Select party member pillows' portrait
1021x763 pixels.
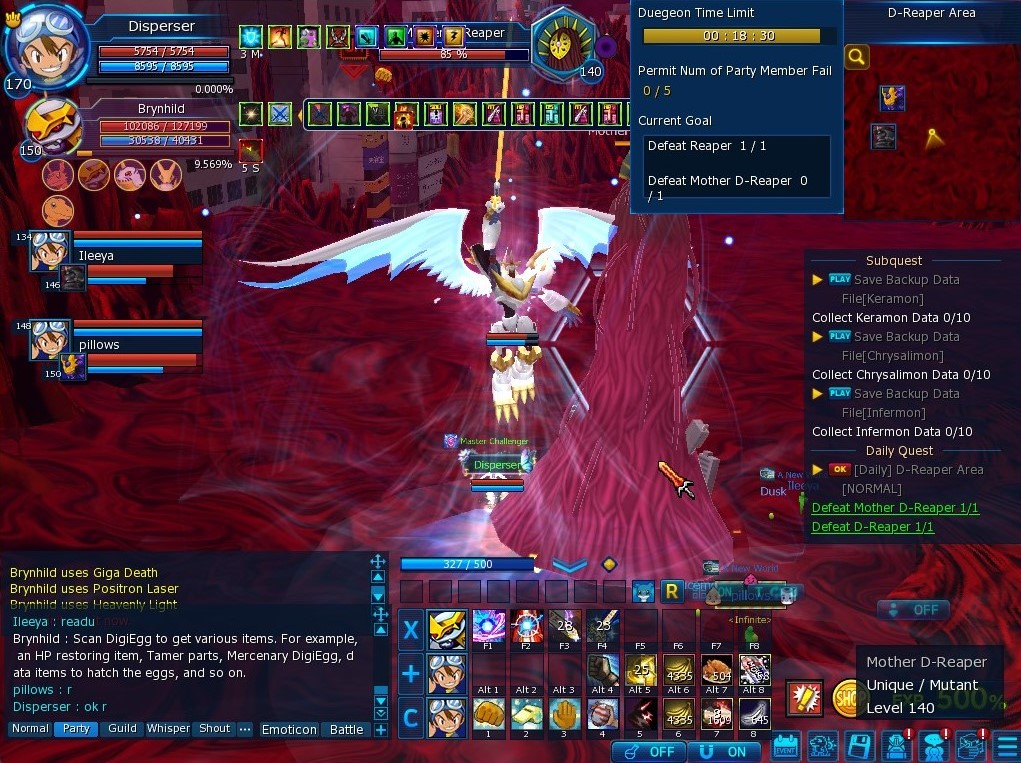[49, 340]
